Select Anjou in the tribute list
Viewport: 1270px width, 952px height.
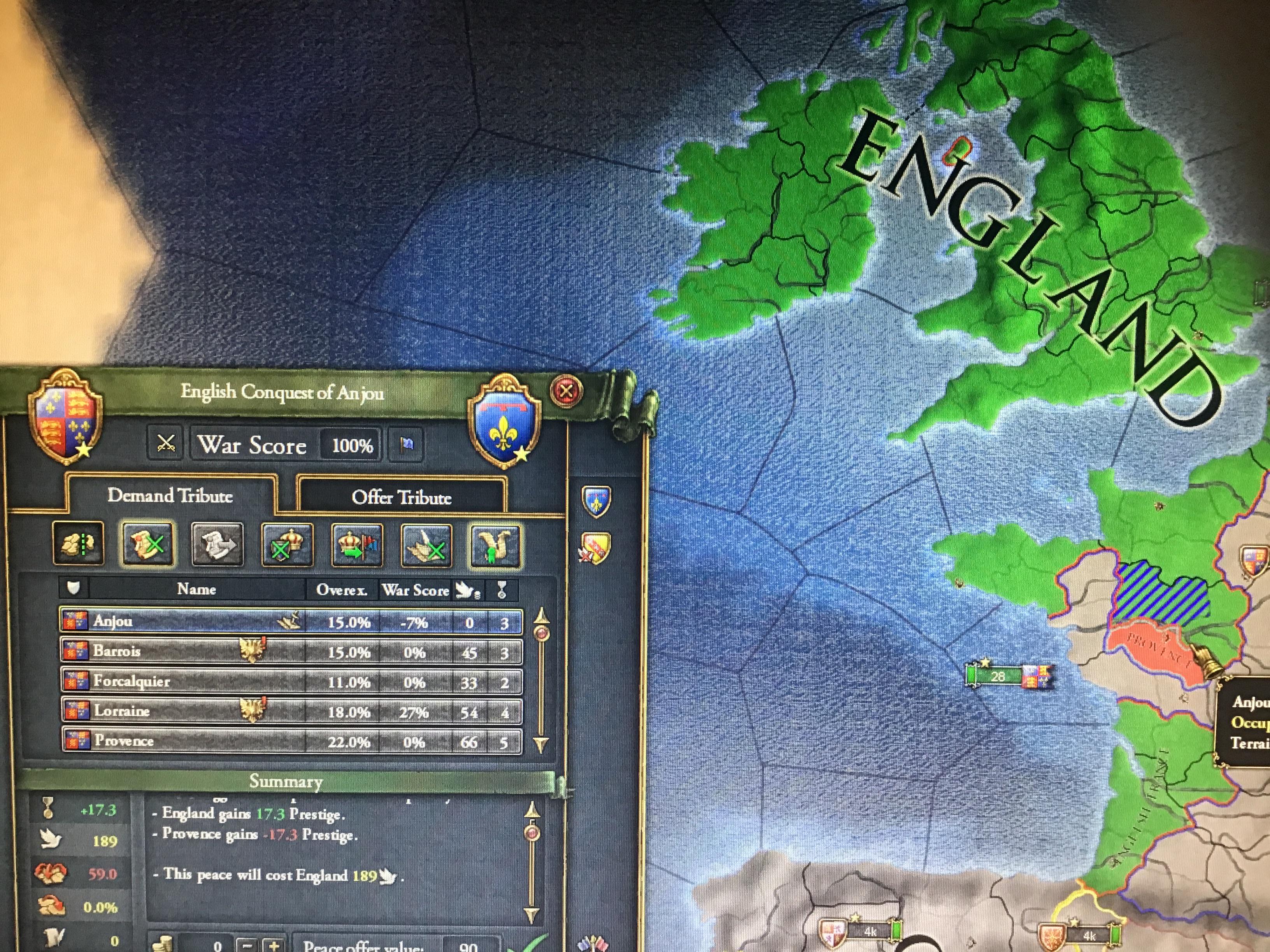230,622
